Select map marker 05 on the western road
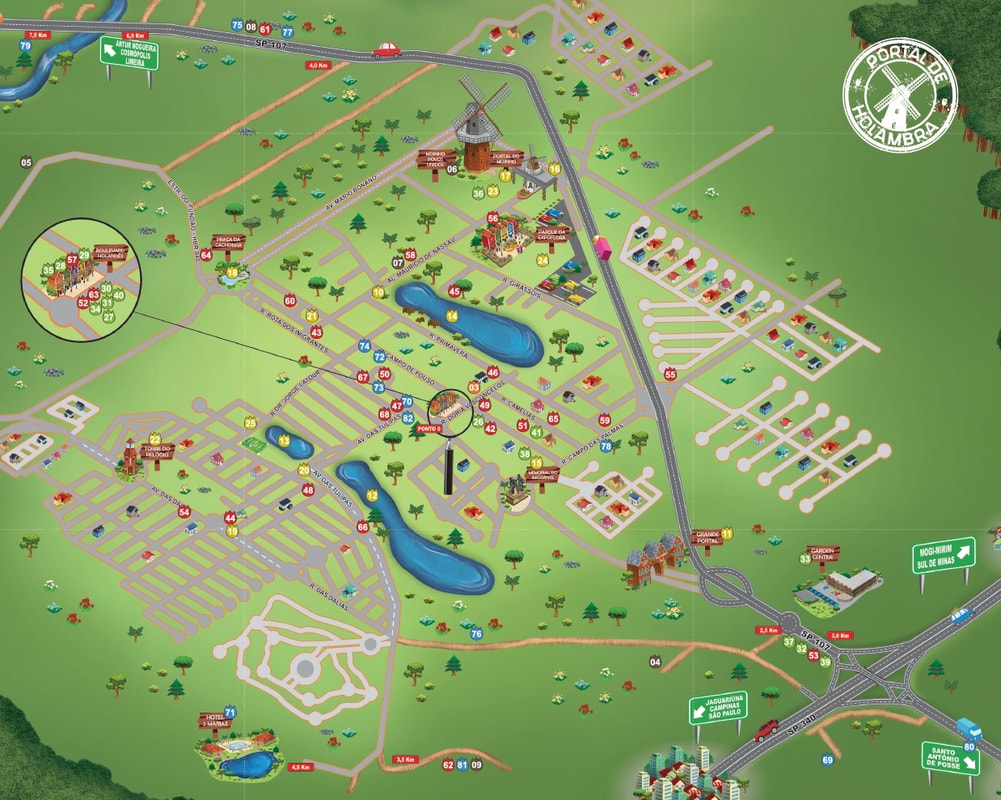 (26, 162)
